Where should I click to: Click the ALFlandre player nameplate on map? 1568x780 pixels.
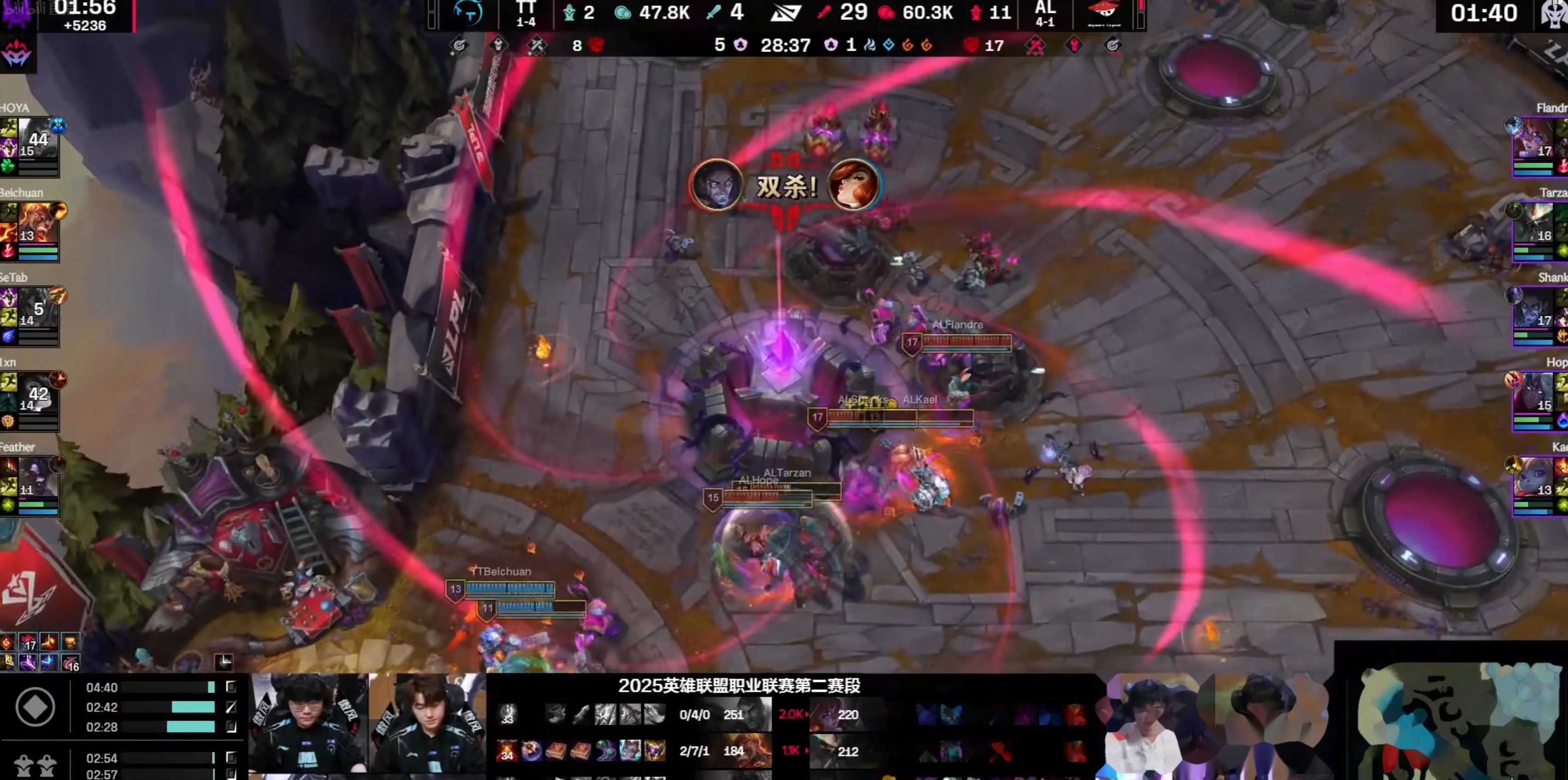coord(958,325)
